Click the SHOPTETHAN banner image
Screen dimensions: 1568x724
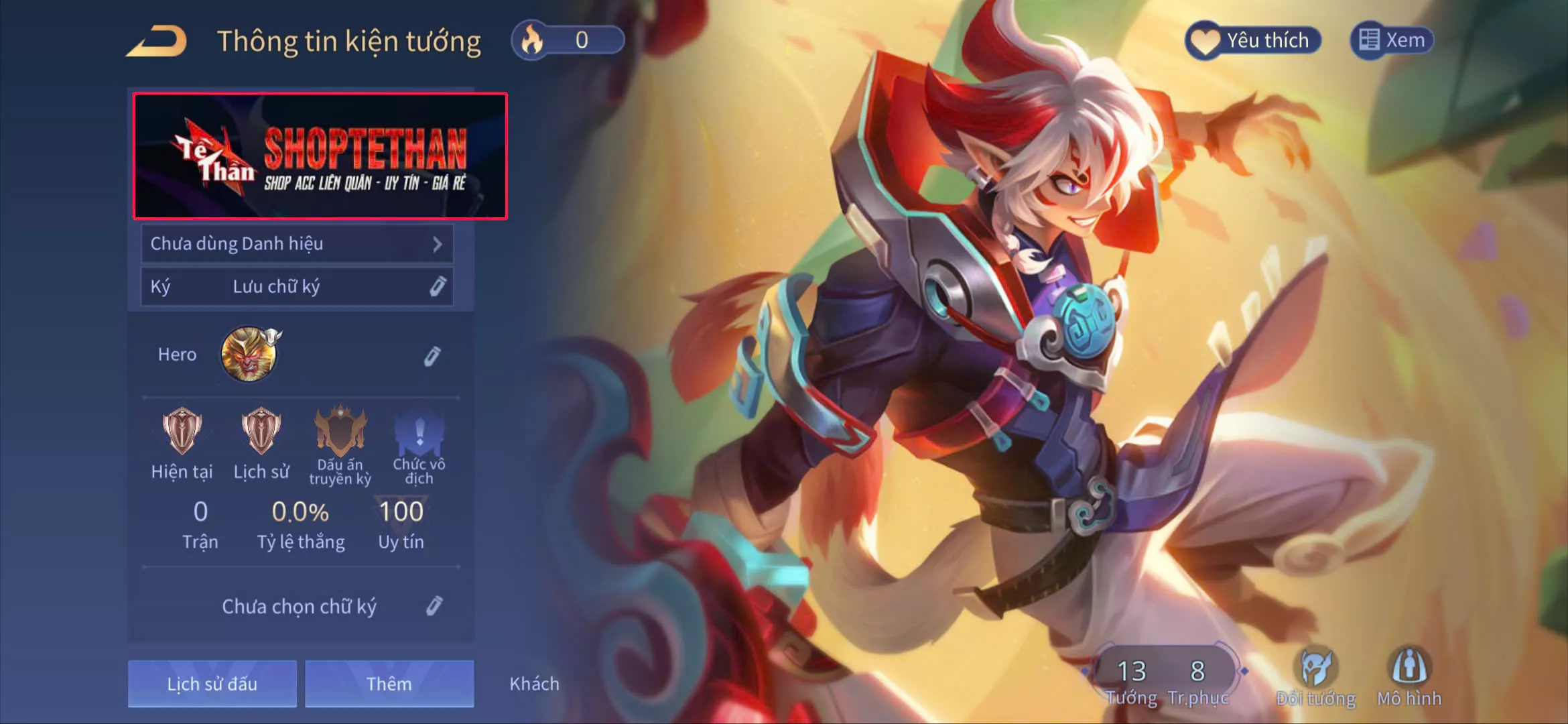point(320,156)
